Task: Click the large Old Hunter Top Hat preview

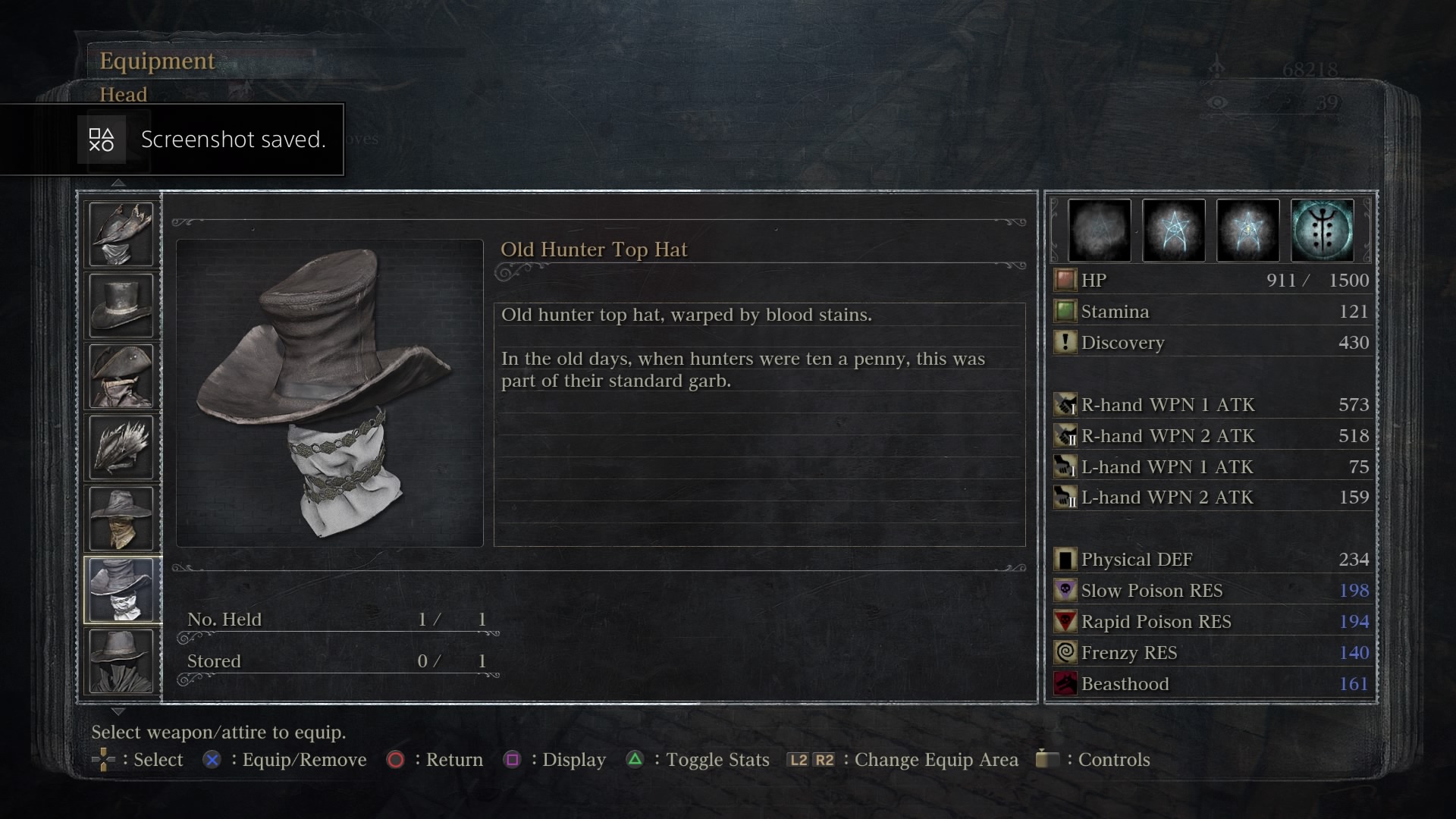Action: 329,393
